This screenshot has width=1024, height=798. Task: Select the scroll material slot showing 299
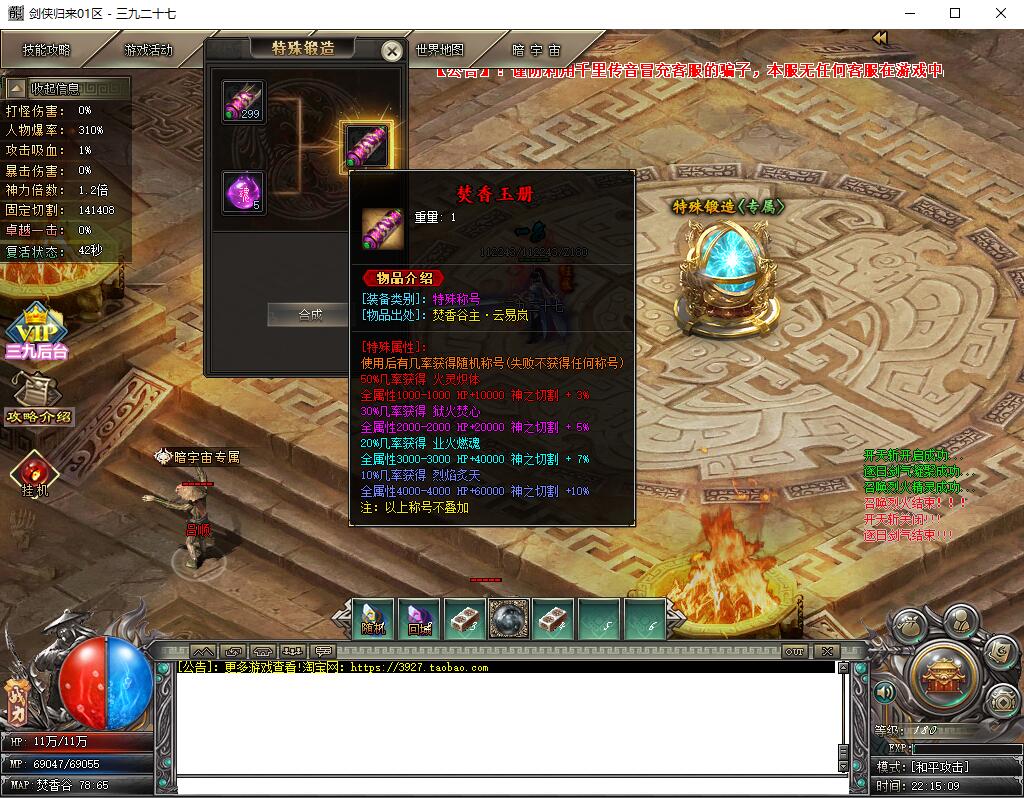(x=243, y=102)
